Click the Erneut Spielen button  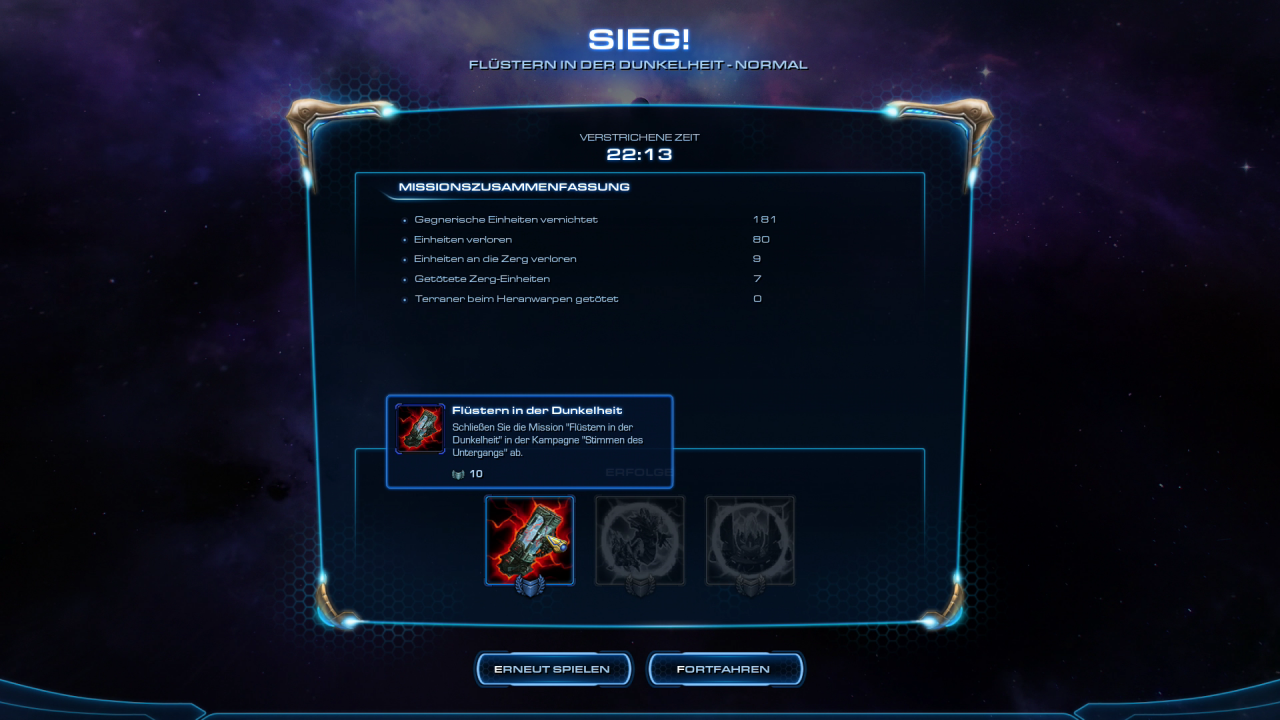[552, 669]
